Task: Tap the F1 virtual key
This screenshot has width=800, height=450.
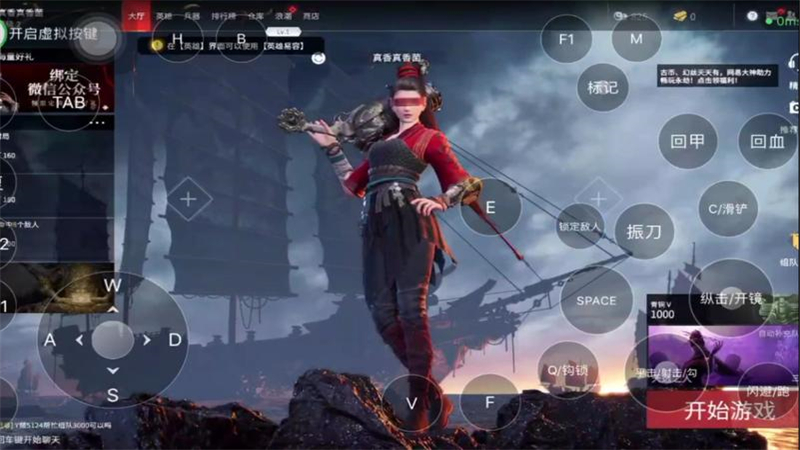Action: (x=567, y=40)
